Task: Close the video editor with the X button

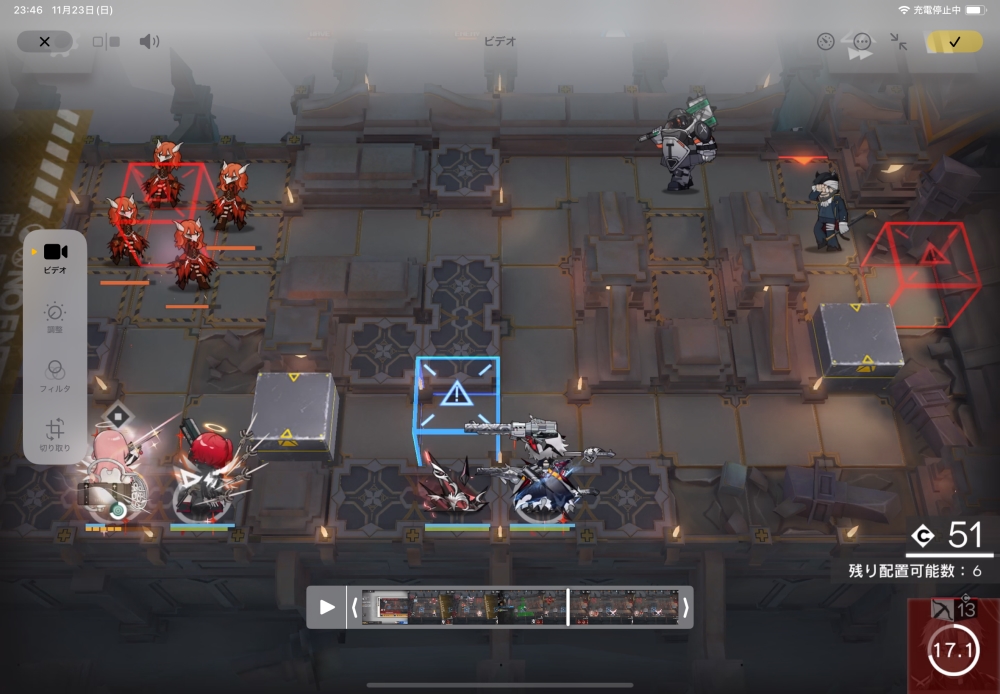Action: [x=44, y=42]
